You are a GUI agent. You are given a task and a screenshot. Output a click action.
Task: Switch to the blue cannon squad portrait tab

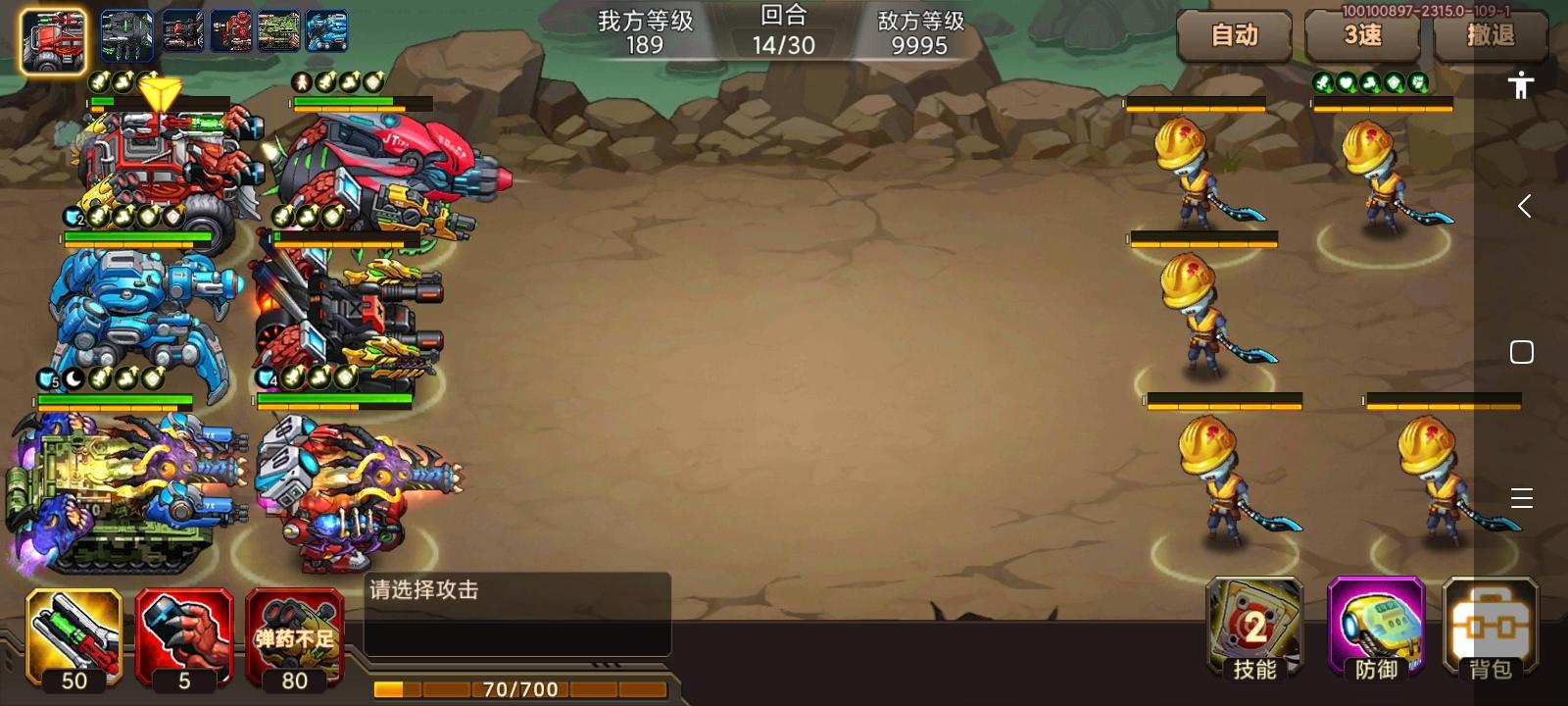[326, 31]
